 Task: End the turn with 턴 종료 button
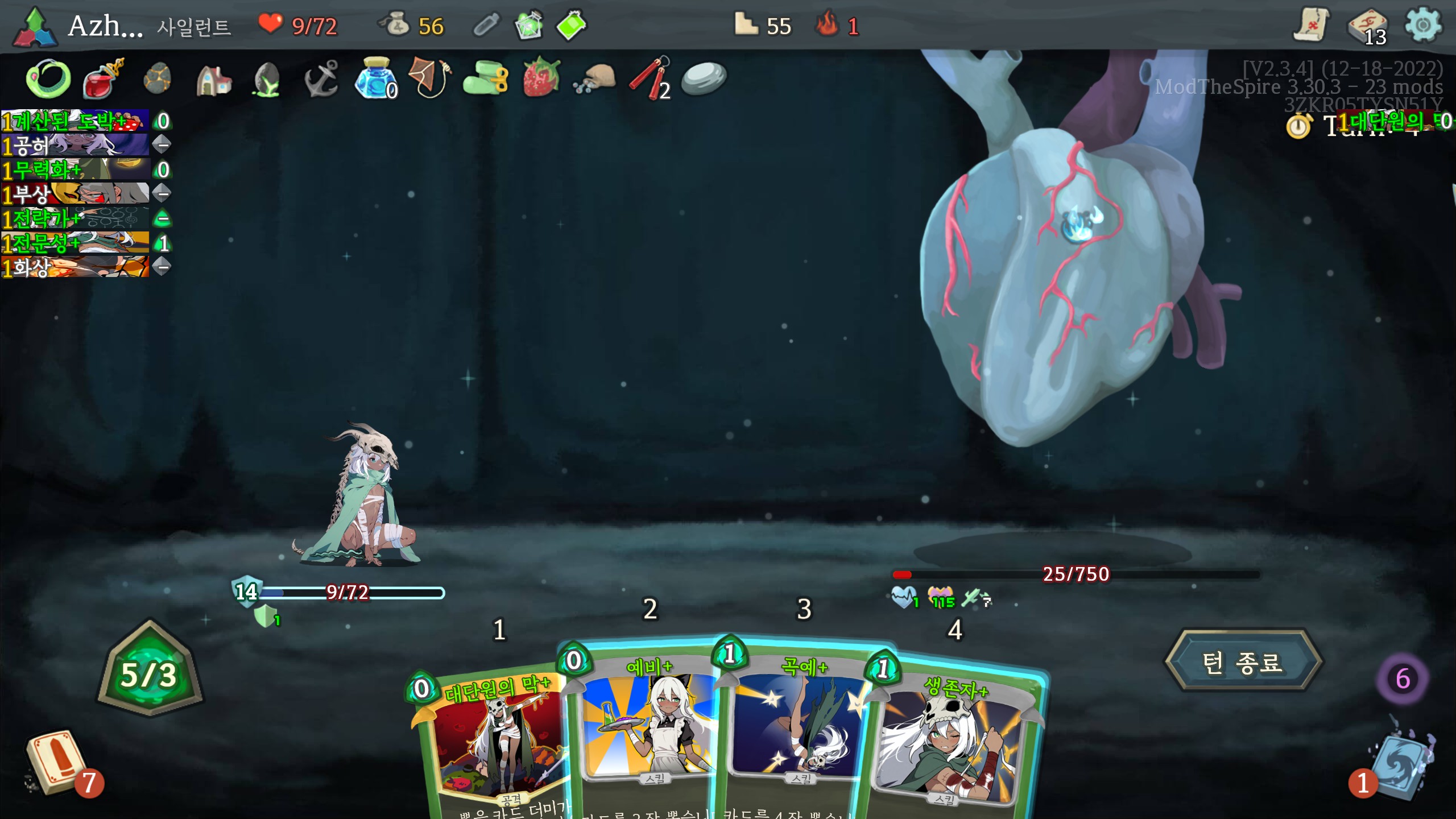[x=1243, y=661]
